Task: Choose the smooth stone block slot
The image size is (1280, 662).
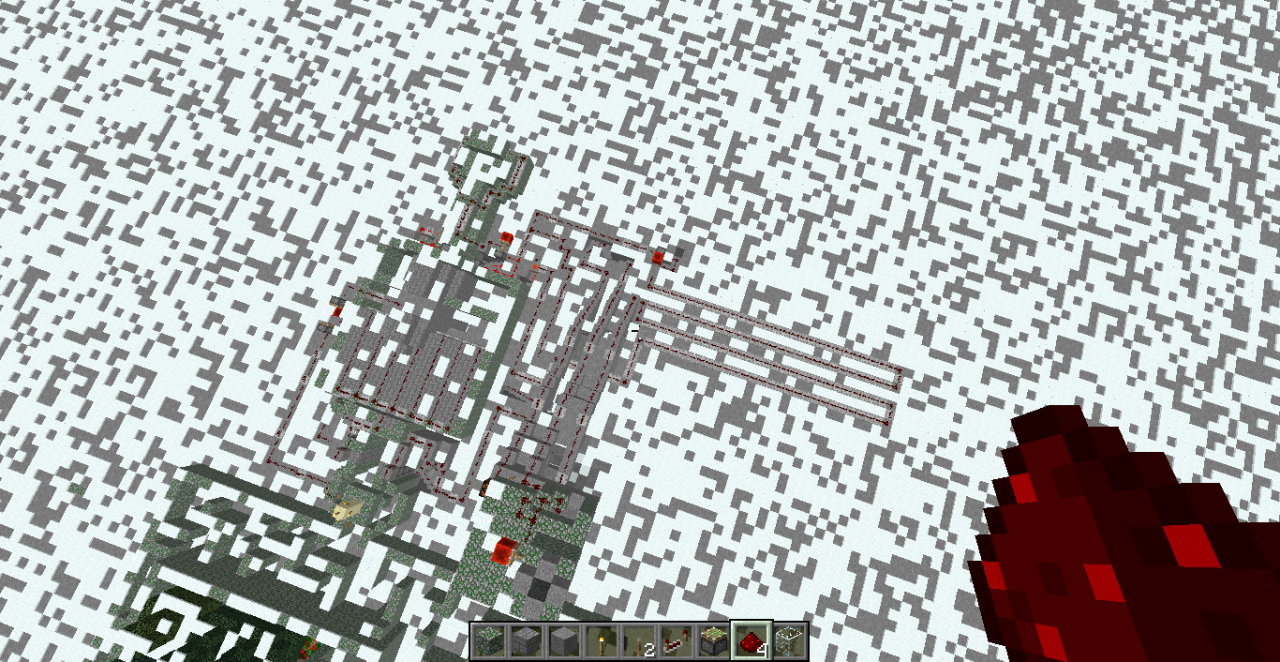Action: pos(563,640)
